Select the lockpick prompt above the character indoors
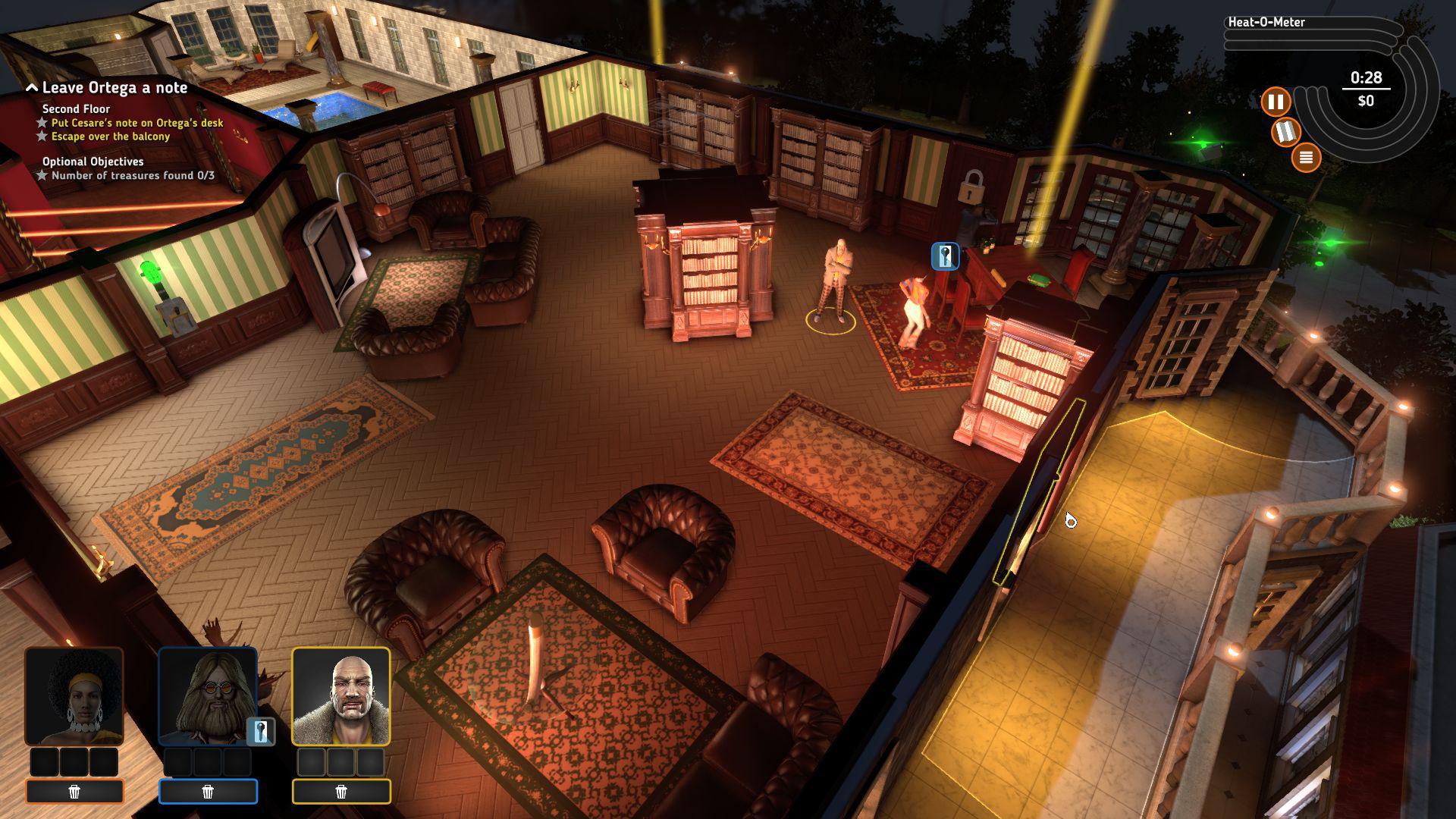Viewport: 1456px width, 819px height. (945, 257)
